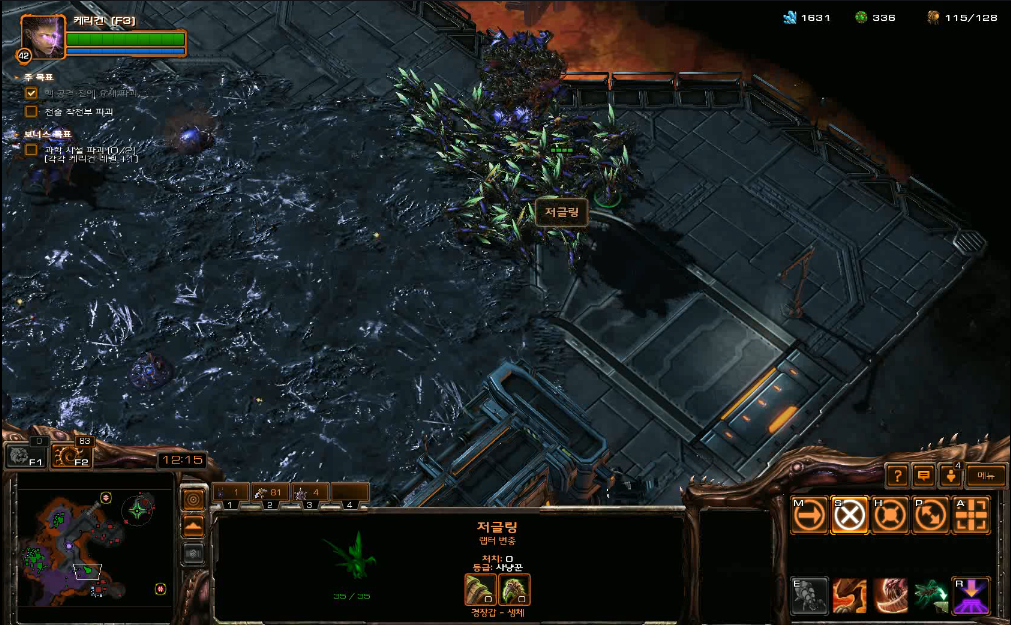
Task: Select the Patrol command button
Action: click(x=930, y=514)
